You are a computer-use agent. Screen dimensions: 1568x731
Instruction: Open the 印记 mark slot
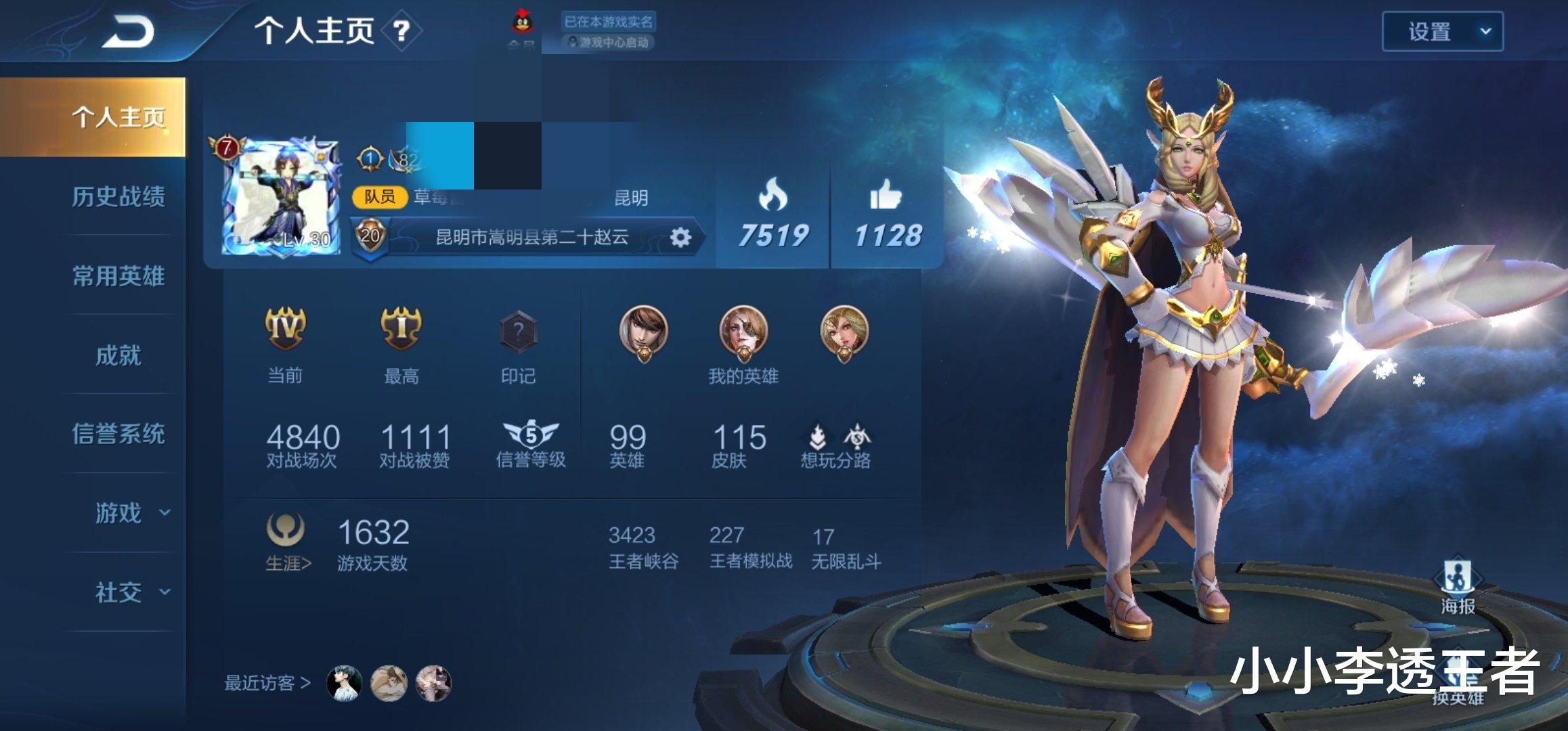pos(518,332)
